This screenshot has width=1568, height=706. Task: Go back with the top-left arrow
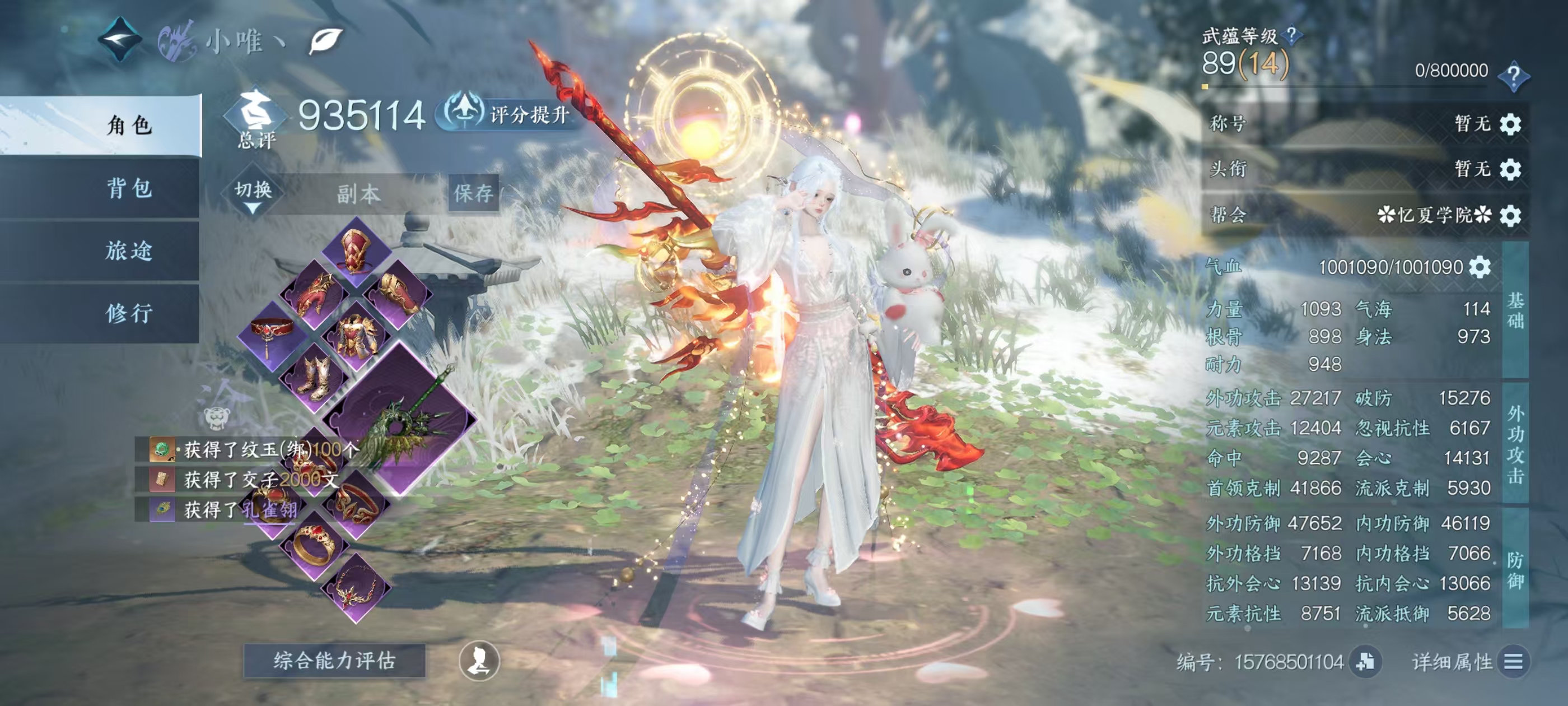coord(120,40)
